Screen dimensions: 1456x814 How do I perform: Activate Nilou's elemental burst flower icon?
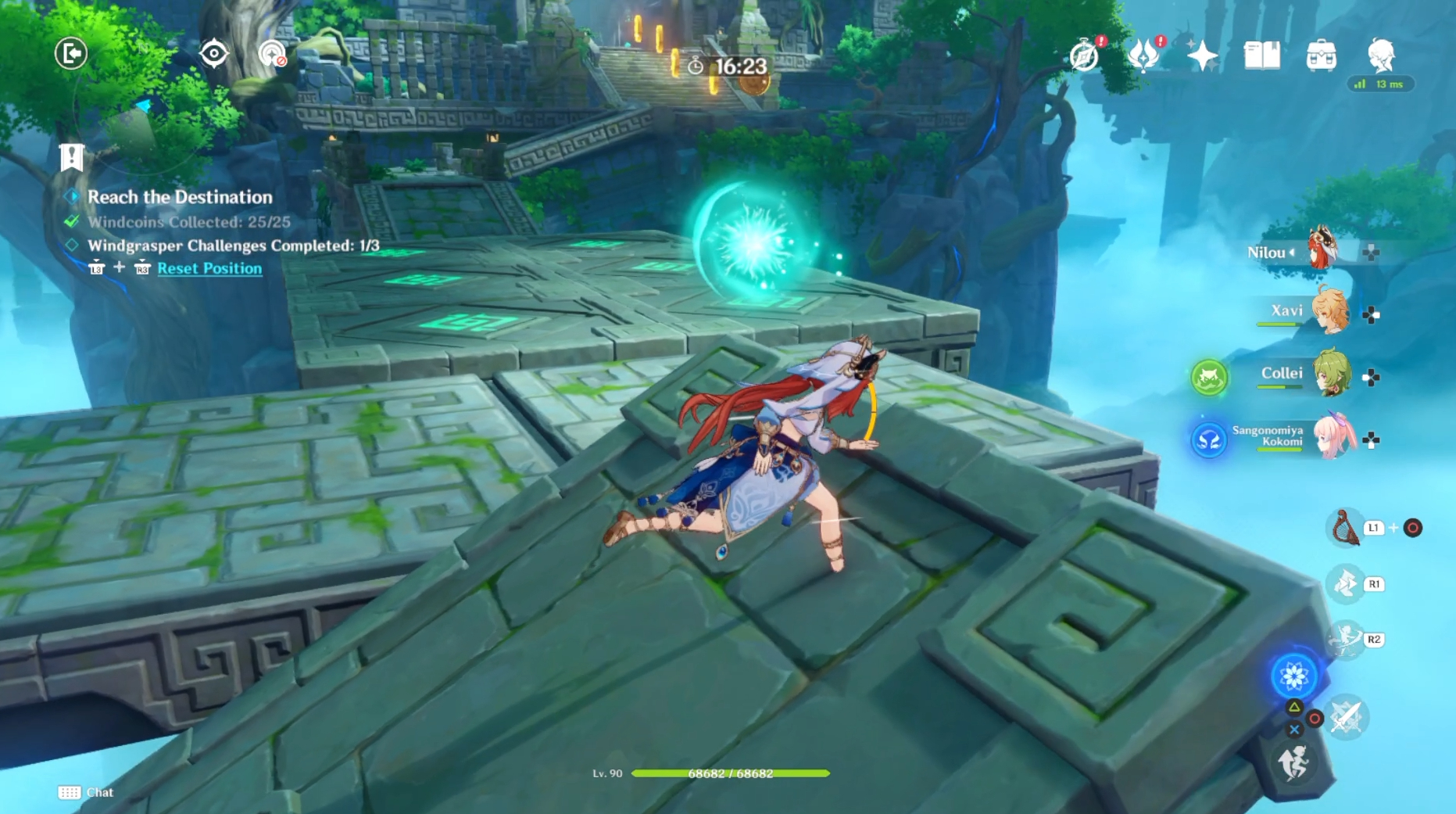tap(1293, 676)
